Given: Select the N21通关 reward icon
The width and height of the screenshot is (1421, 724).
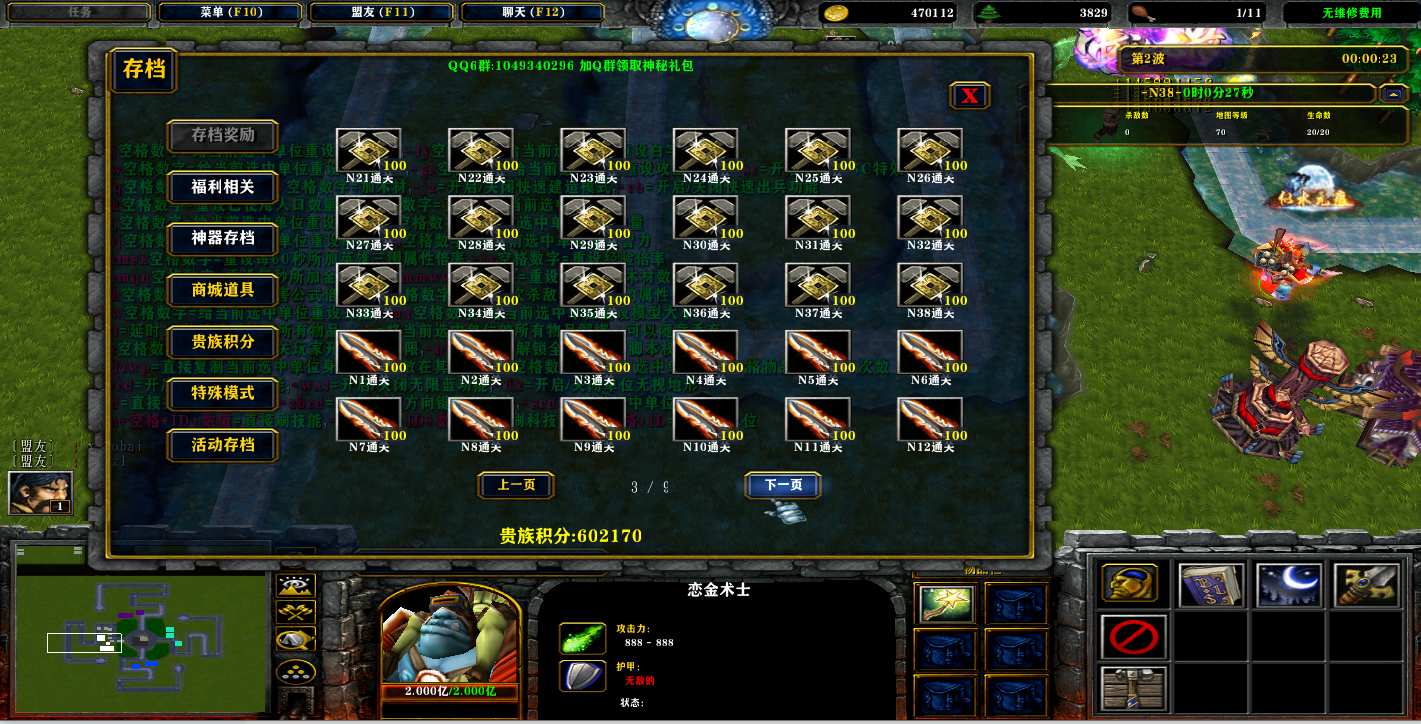Looking at the screenshot, I should click(x=369, y=151).
